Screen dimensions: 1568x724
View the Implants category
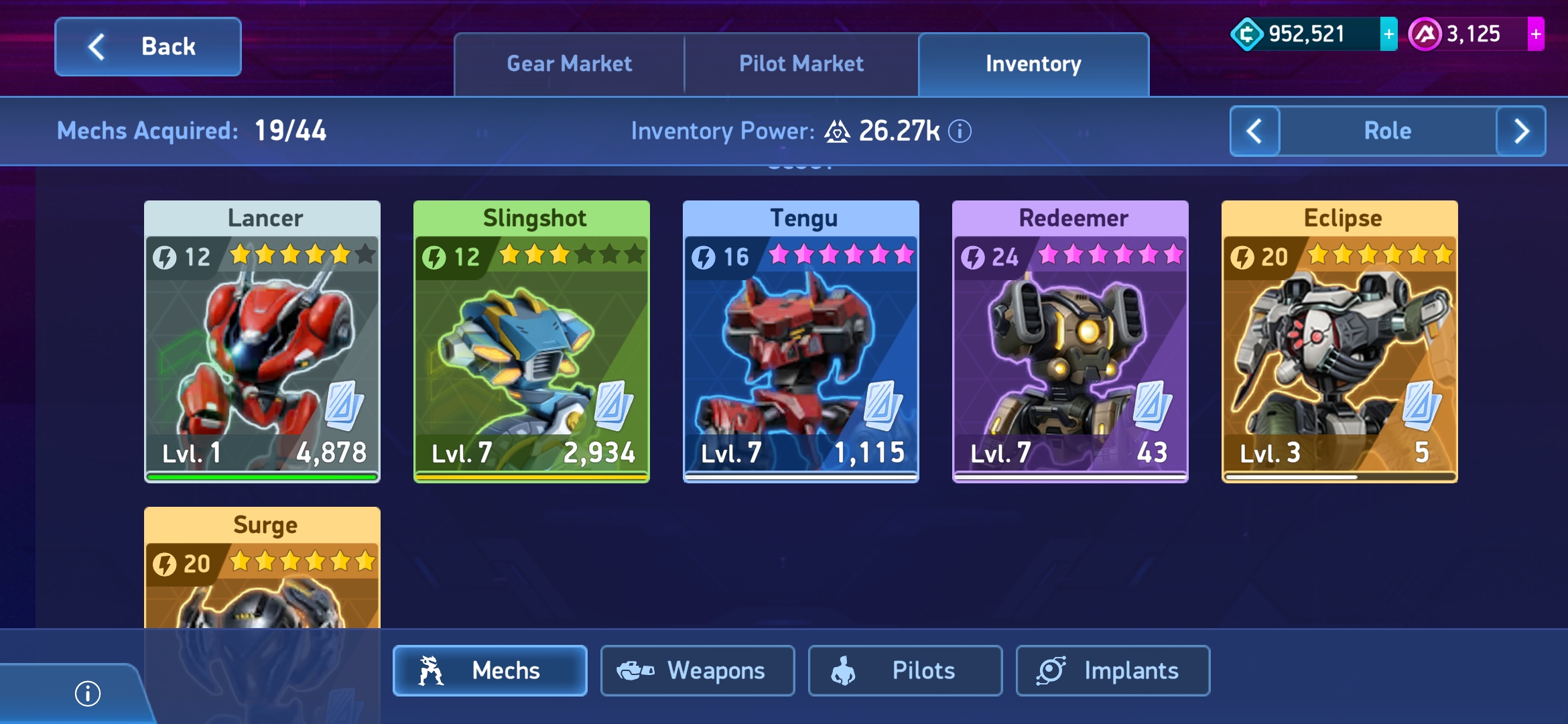1113,670
